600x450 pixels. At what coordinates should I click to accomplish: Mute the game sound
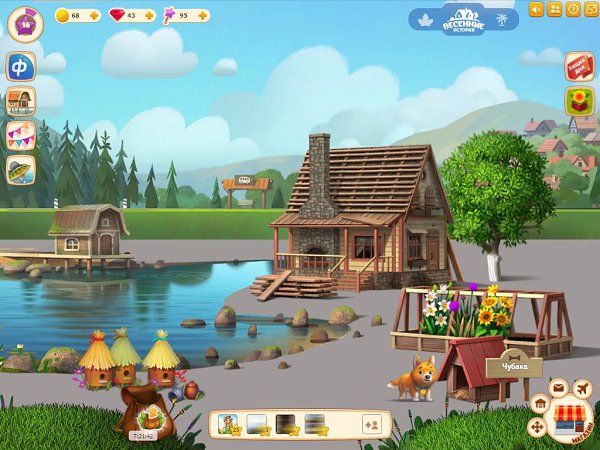pyautogui.click(x=536, y=9)
